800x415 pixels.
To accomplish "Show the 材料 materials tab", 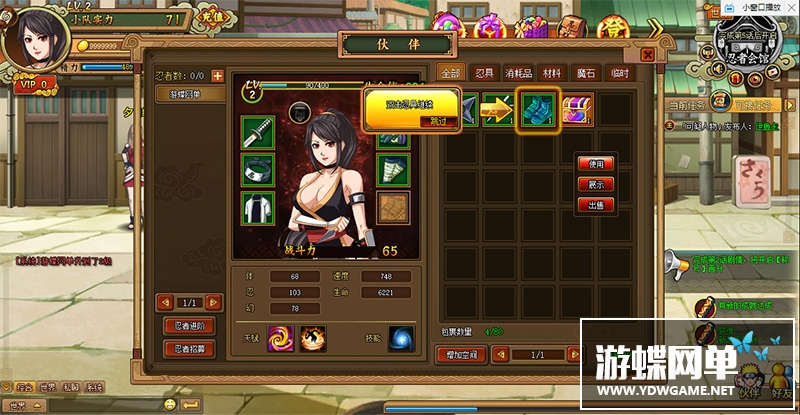I will click(x=553, y=73).
